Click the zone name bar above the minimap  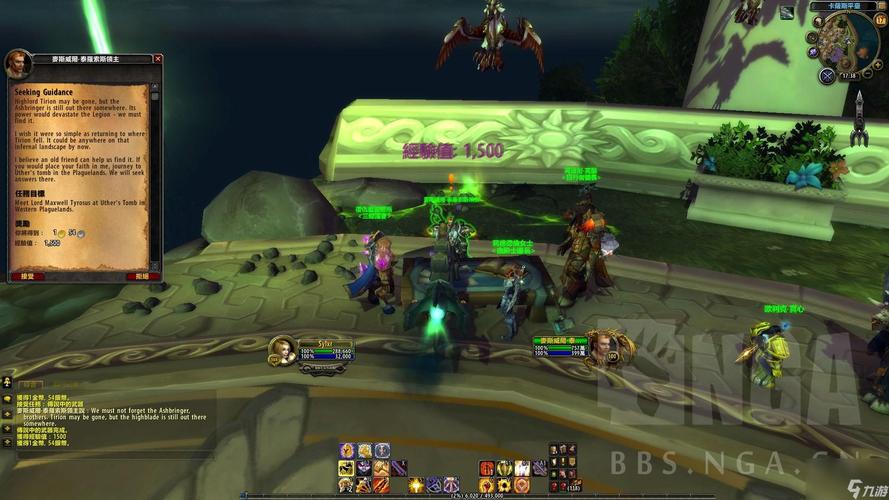tap(843, 6)
